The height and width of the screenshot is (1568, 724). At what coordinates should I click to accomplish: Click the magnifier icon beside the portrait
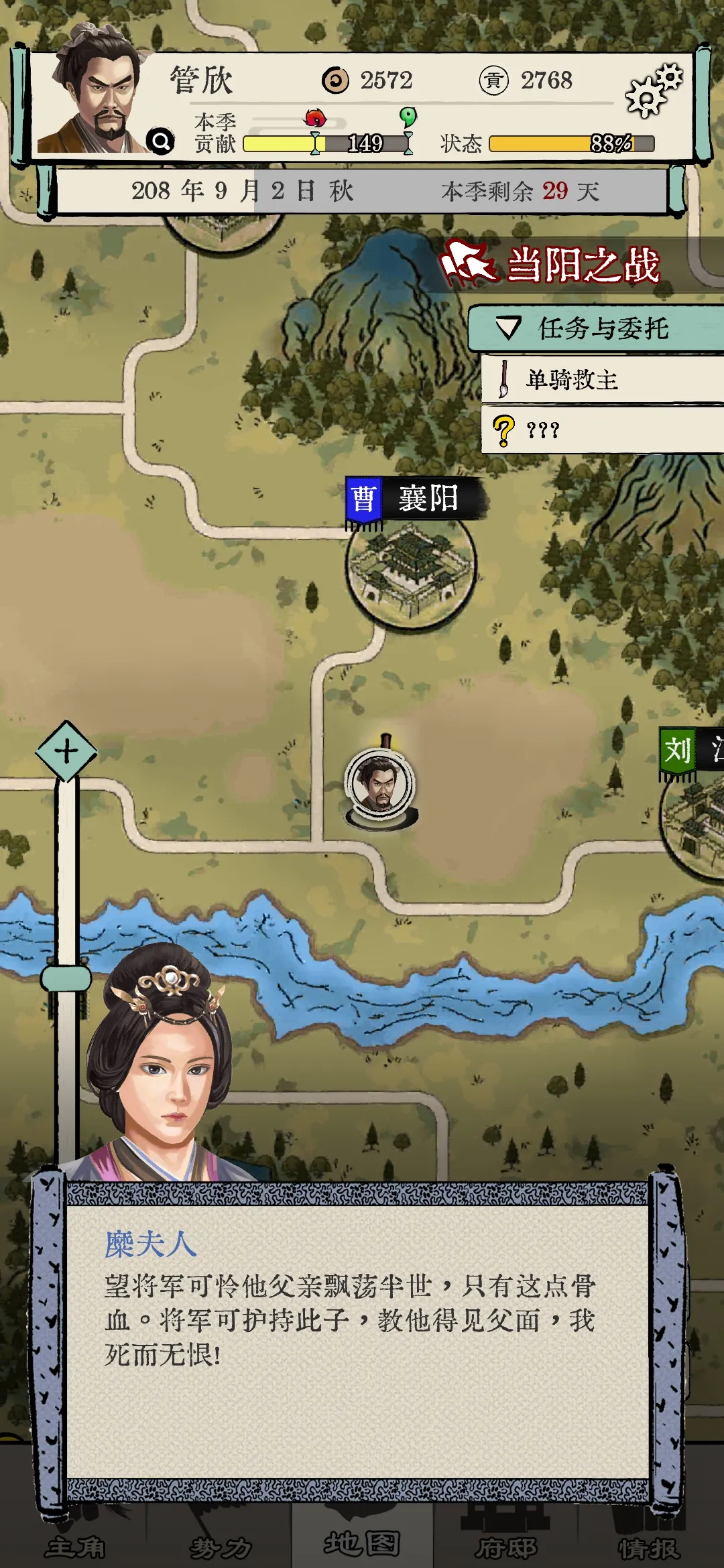(161, 141)
